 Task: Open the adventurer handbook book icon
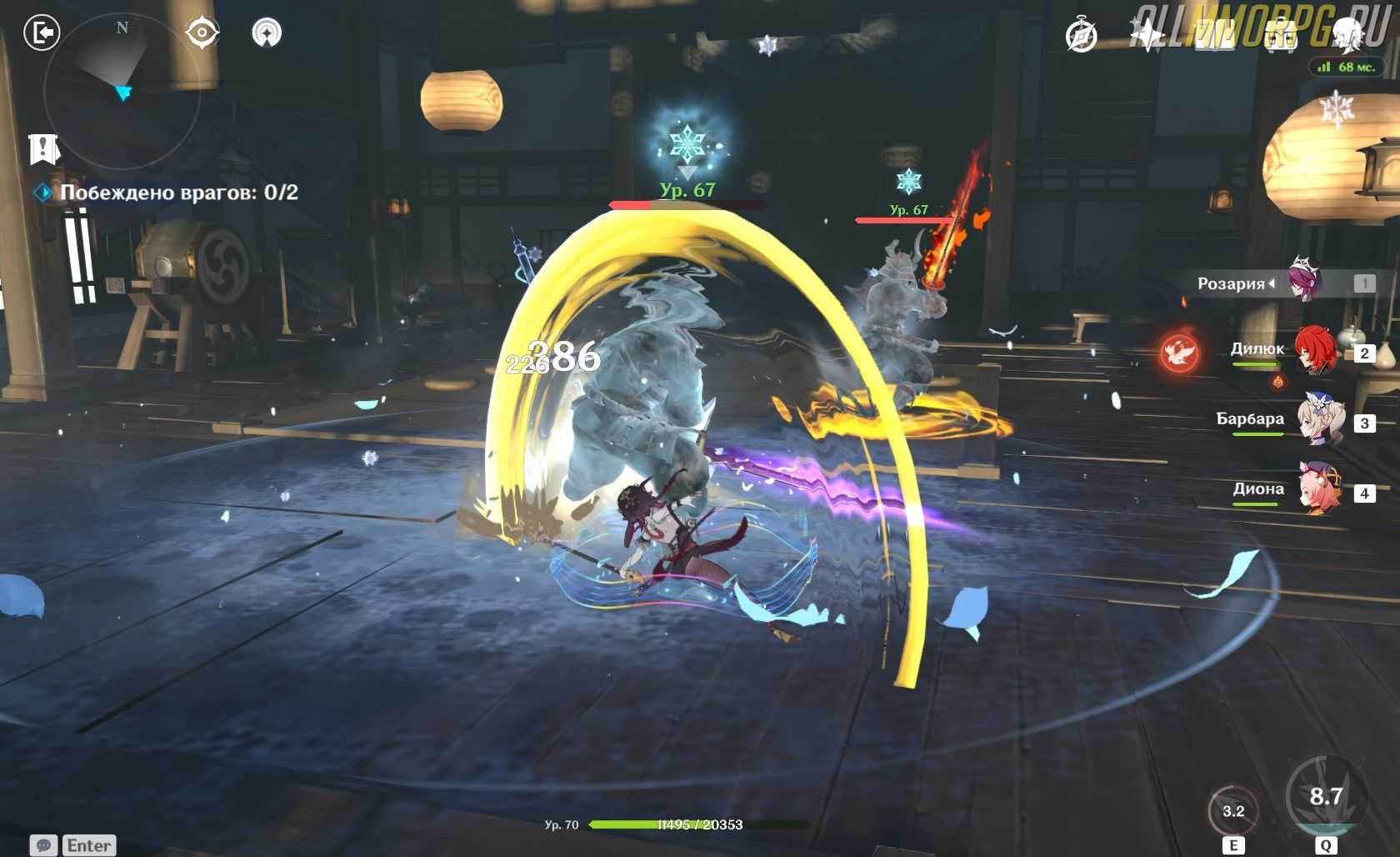[x=1214, y=35]
